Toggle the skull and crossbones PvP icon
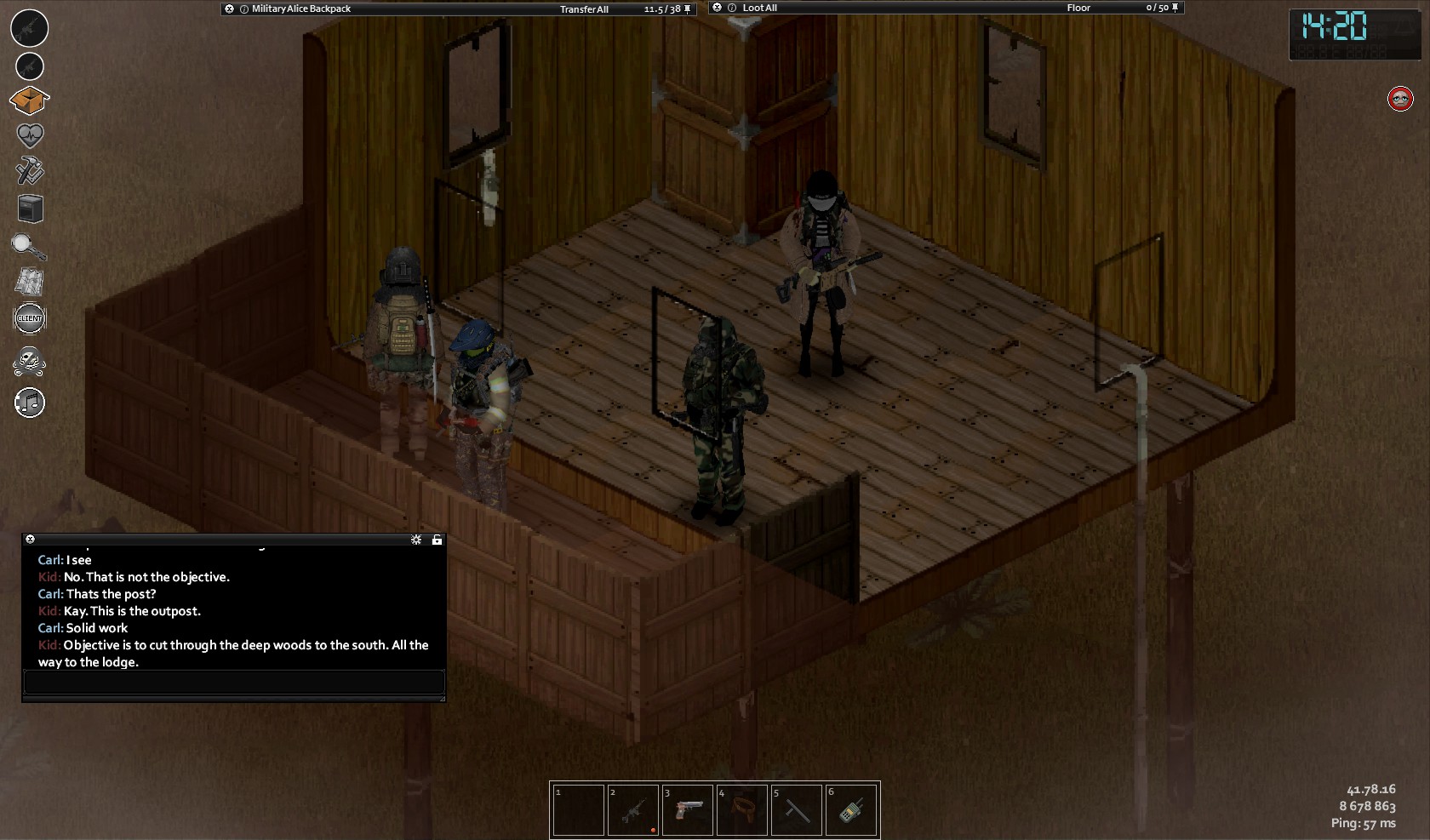This screenshot has width=1430, height=840. coord(30,362)
